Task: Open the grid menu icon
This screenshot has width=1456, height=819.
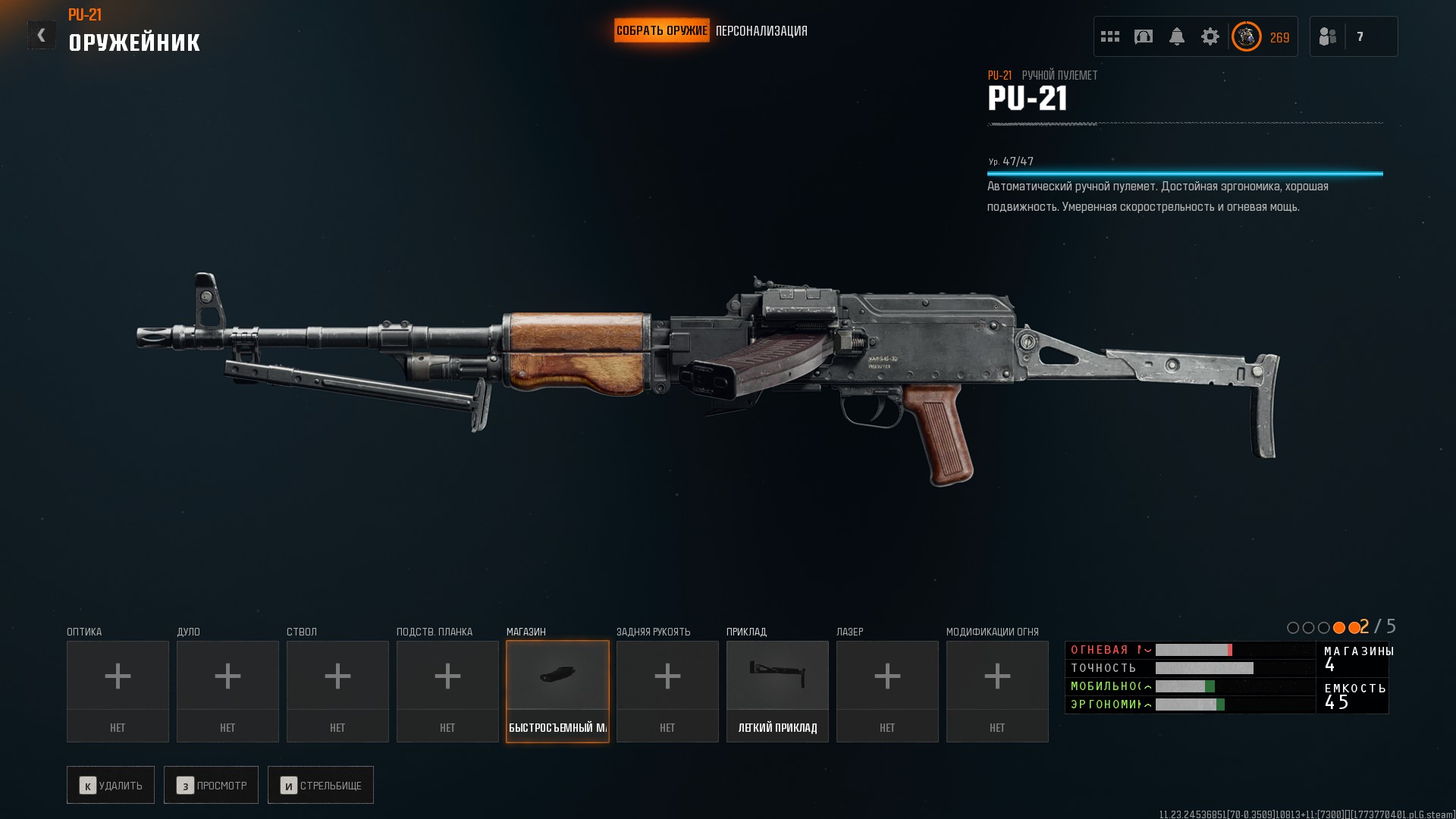Action: [x=1110, y=36]
